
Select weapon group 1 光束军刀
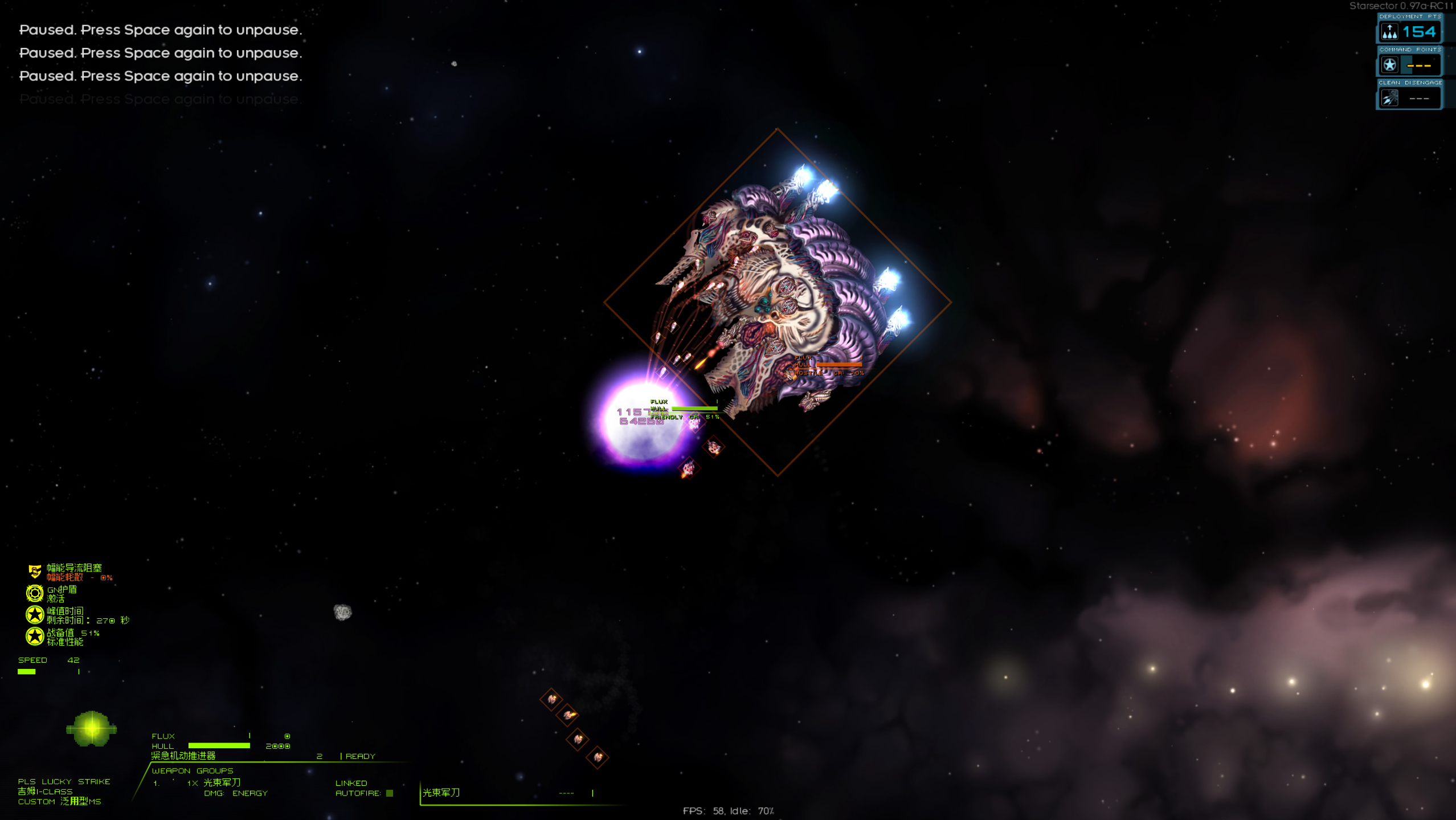[x=222, y=782]
